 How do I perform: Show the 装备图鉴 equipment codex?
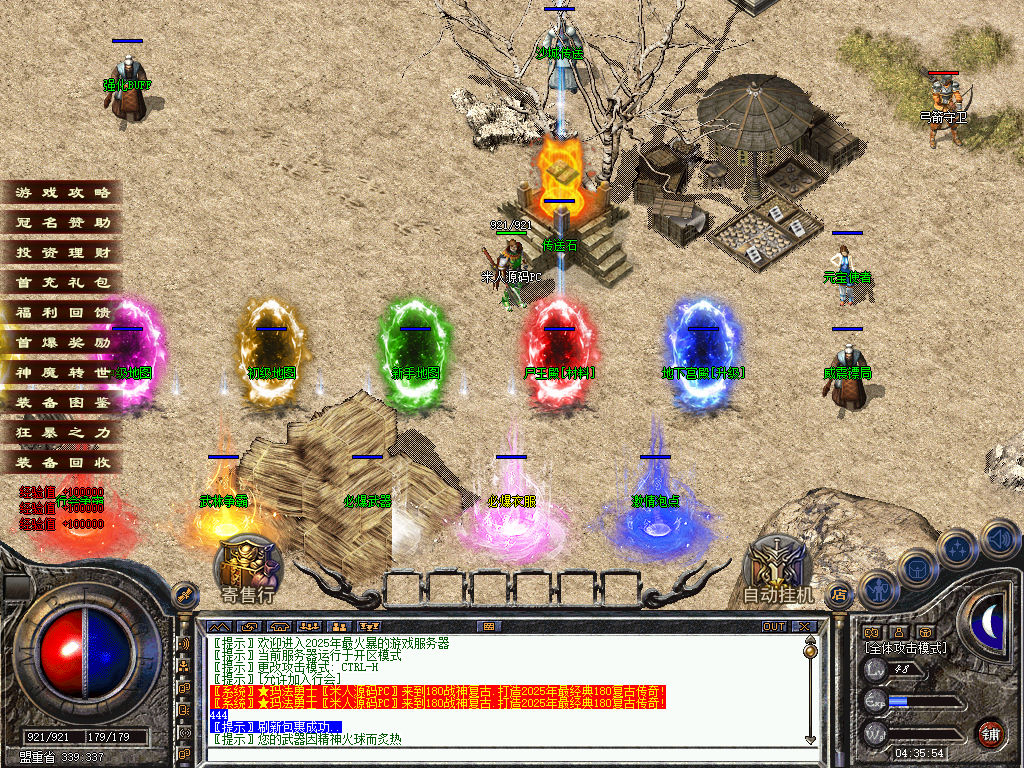pos(62,403)
